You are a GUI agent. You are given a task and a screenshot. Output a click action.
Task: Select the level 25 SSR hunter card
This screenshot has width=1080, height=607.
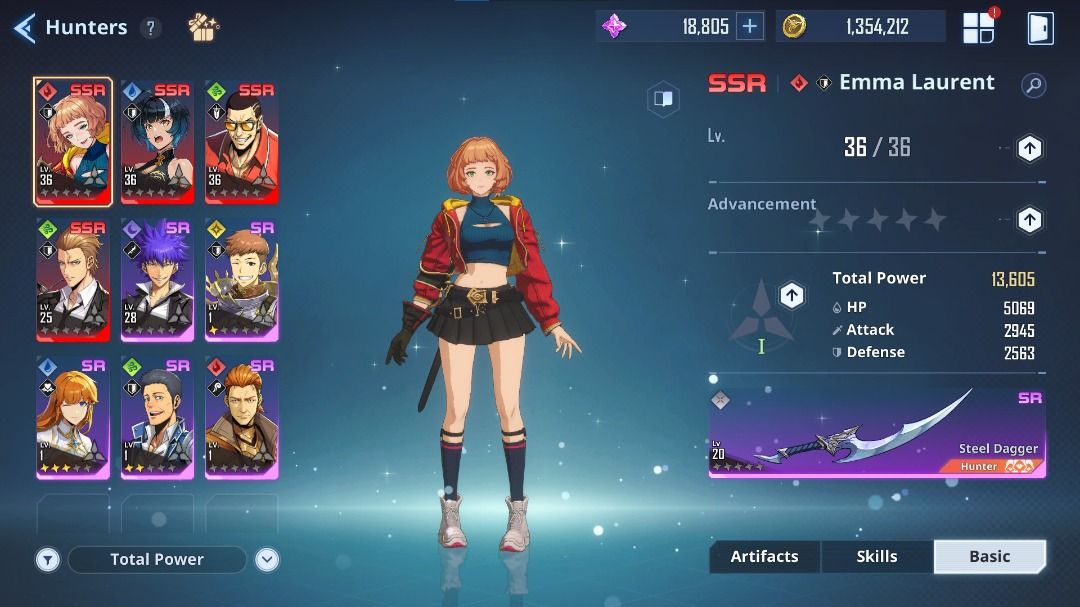click(73, 280)
